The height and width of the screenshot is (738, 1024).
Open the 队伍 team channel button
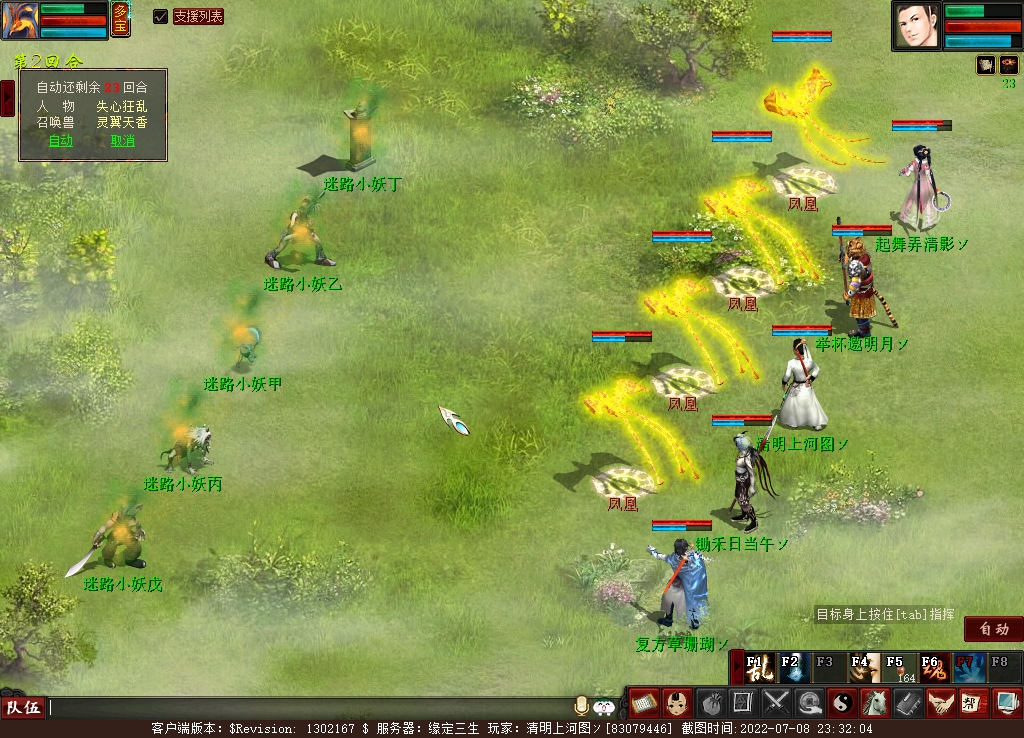[x=24, y=708]
